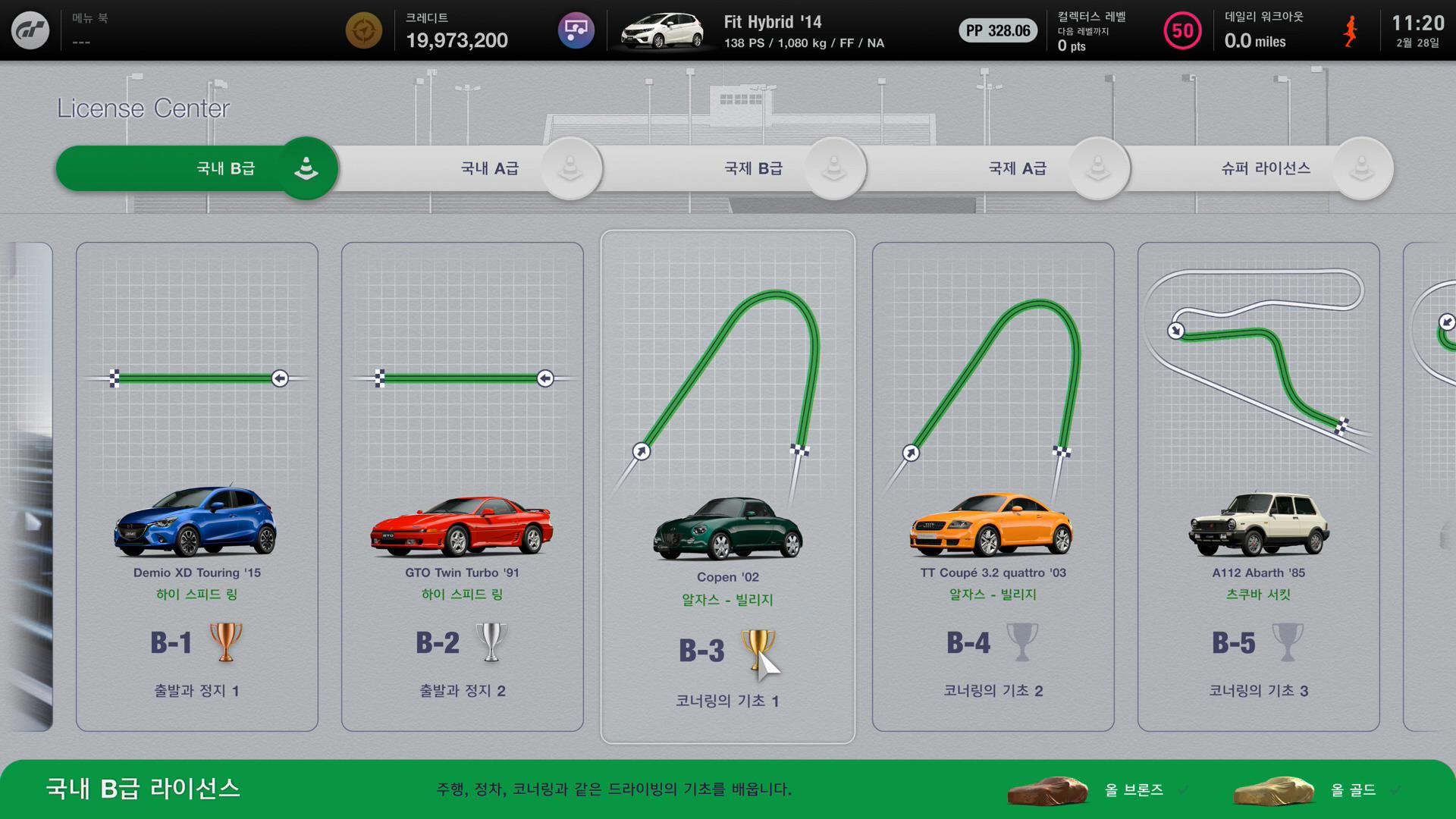
Task: Open the 슈퍼 라이선스 tab
Action: click(x=1266, y=168)
